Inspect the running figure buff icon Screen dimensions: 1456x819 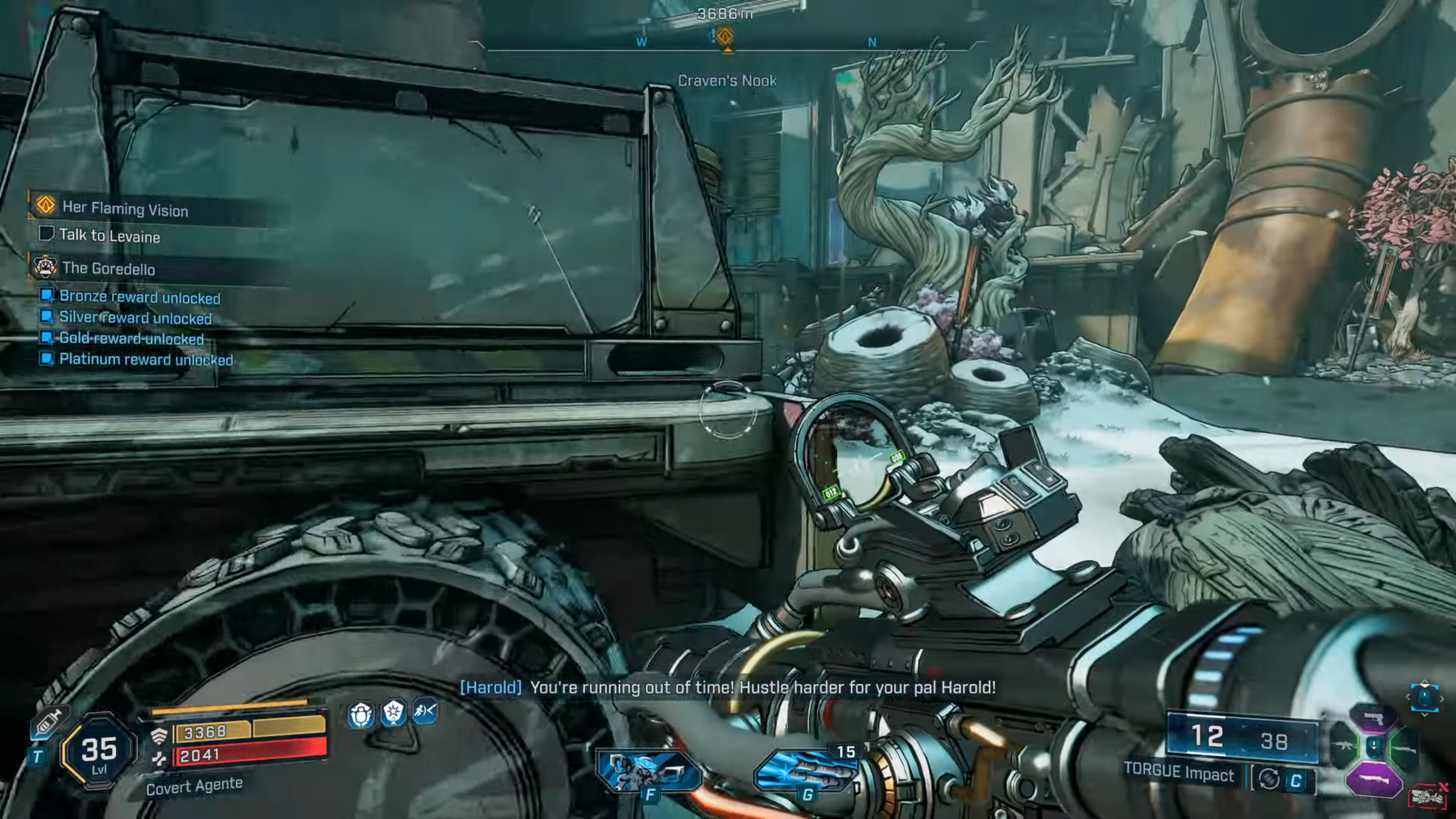[425, 711]
